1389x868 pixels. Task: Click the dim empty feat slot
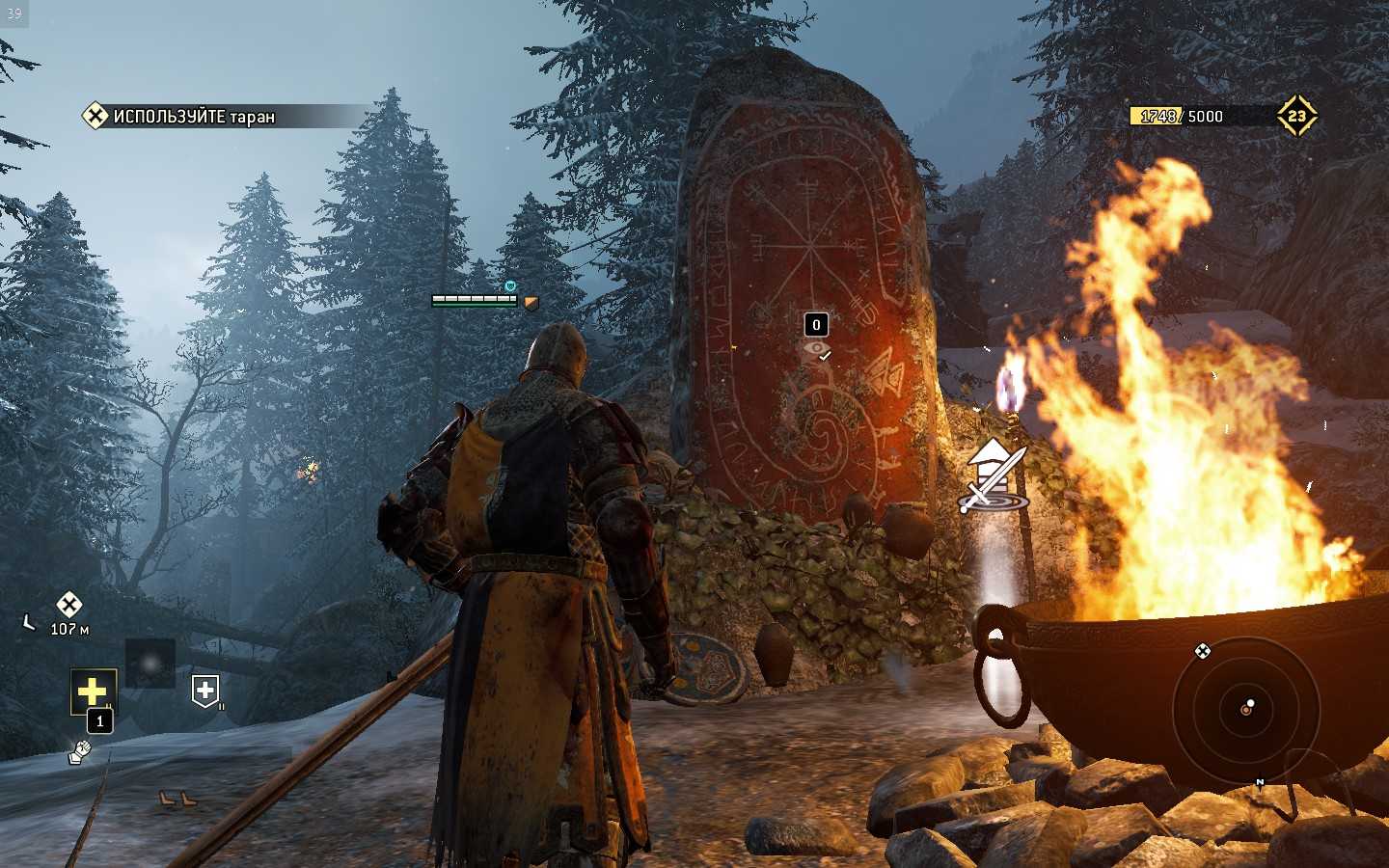pos(150,663)
